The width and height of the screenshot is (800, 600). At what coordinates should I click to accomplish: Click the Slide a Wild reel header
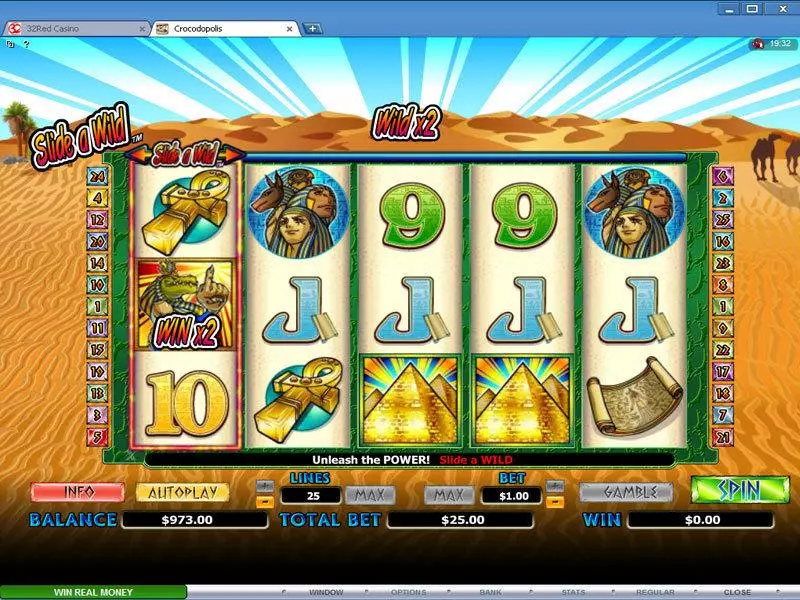(x=184, y=155)
